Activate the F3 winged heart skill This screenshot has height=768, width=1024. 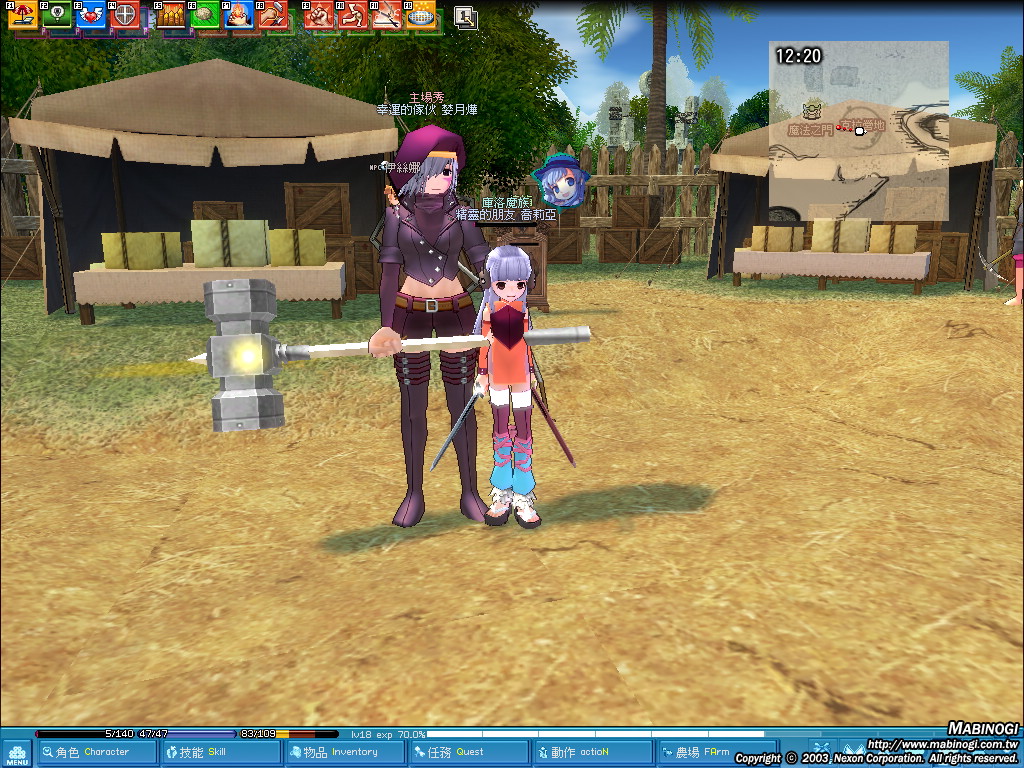tap(90, 14)
